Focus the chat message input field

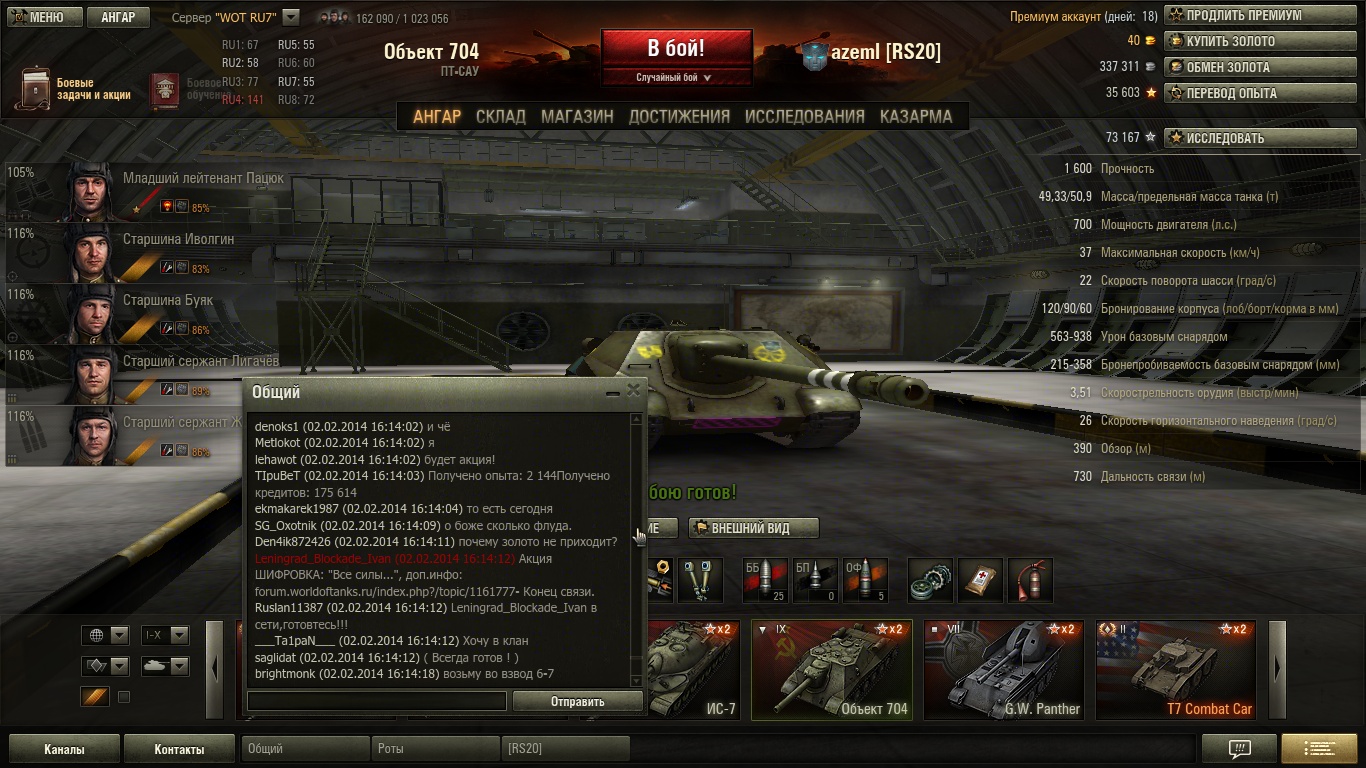click(x=377, y=701)
